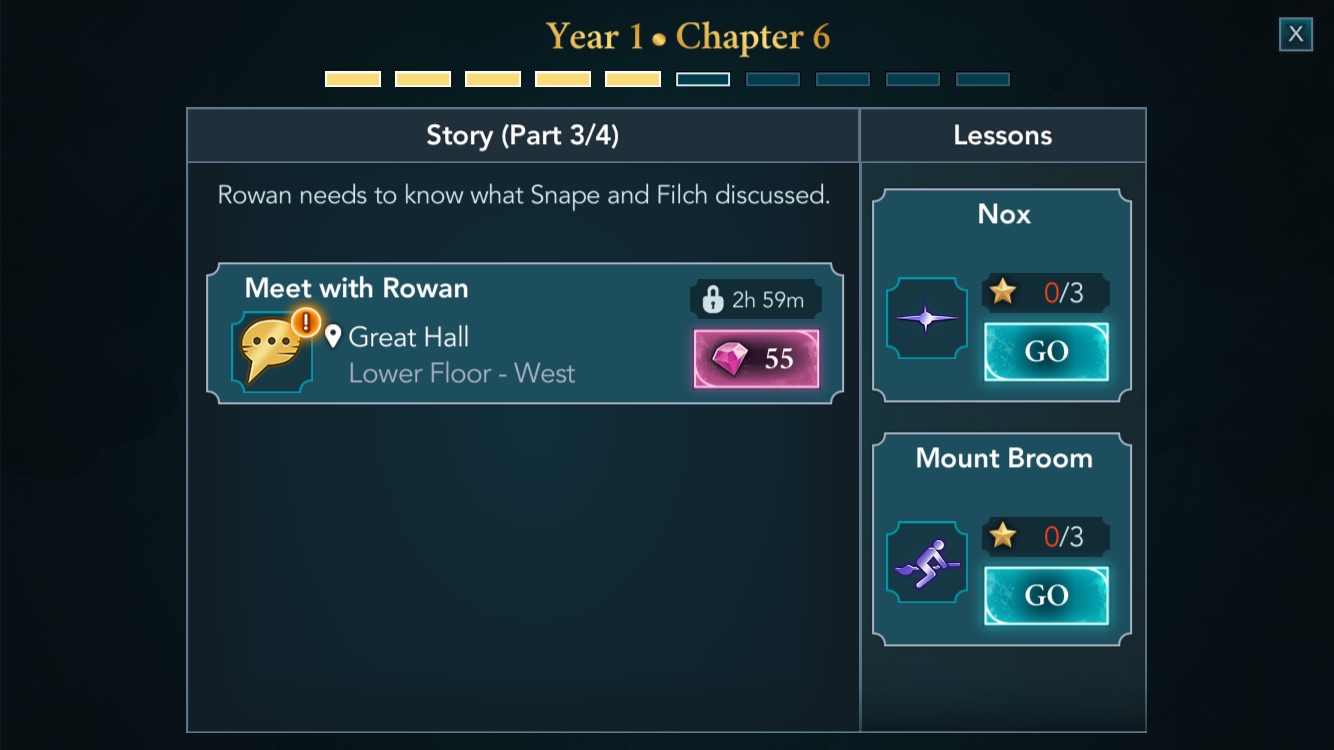Screen dimensions: 1334x750
Task: Start the Mount Broom lesson with GO
Action: (x=1046, y=595)
